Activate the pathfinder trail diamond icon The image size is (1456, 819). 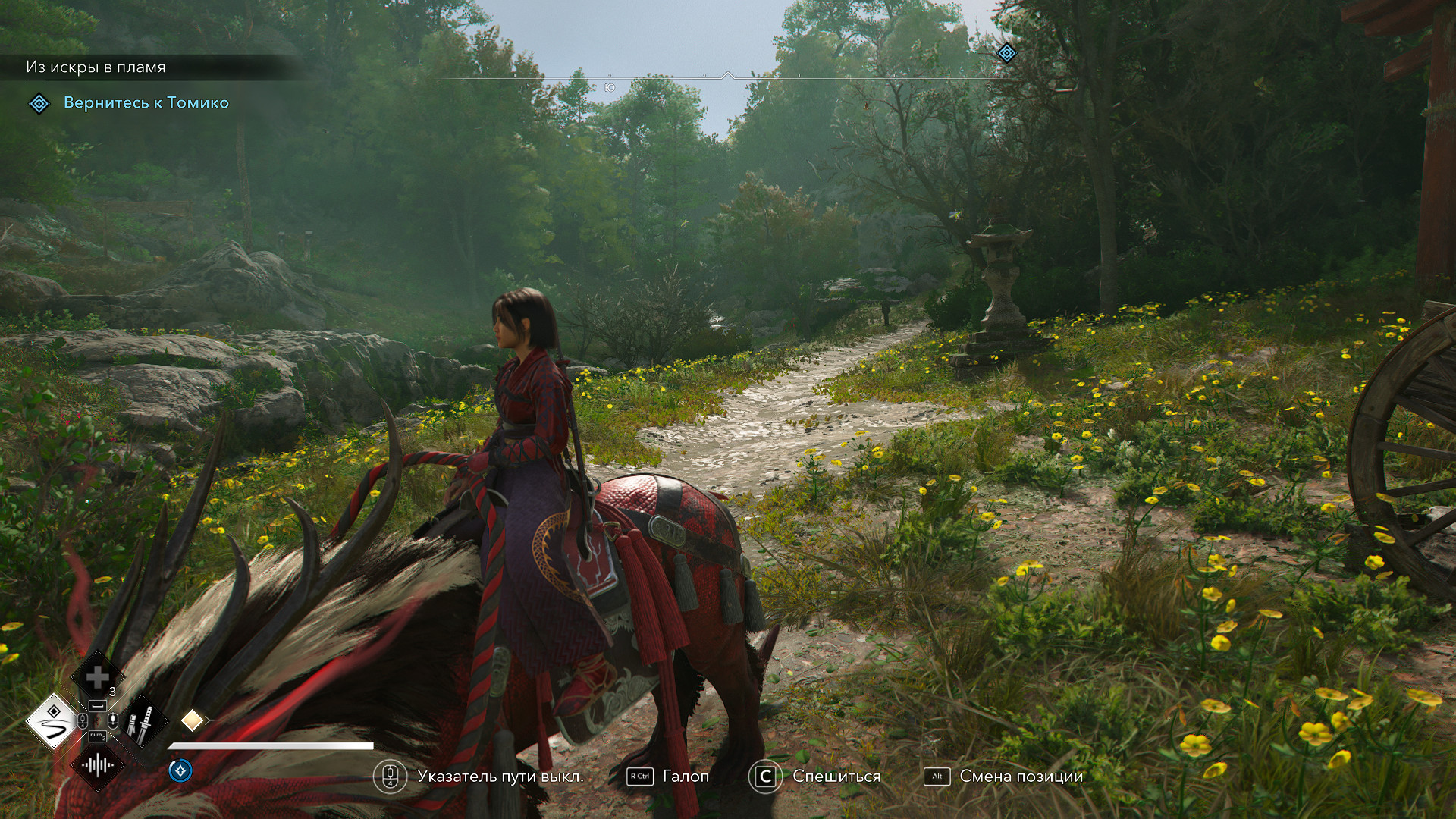pos(52,721)
